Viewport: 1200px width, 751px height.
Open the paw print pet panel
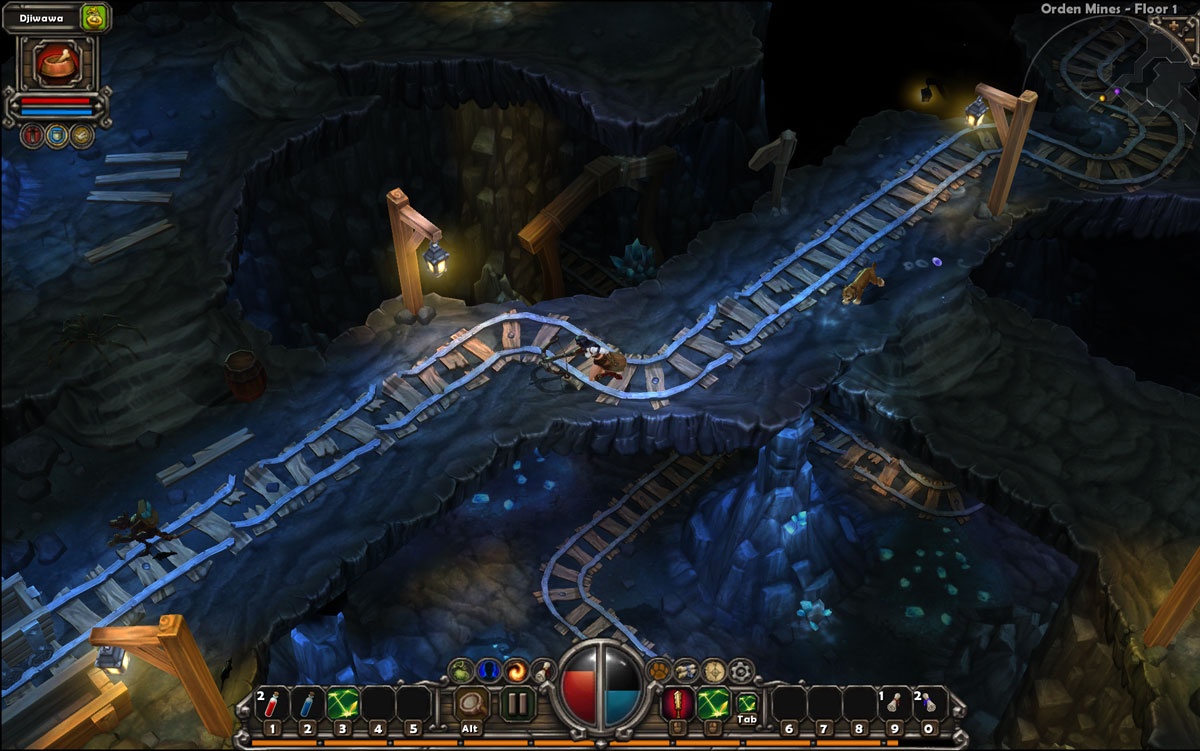coord(658,670)
